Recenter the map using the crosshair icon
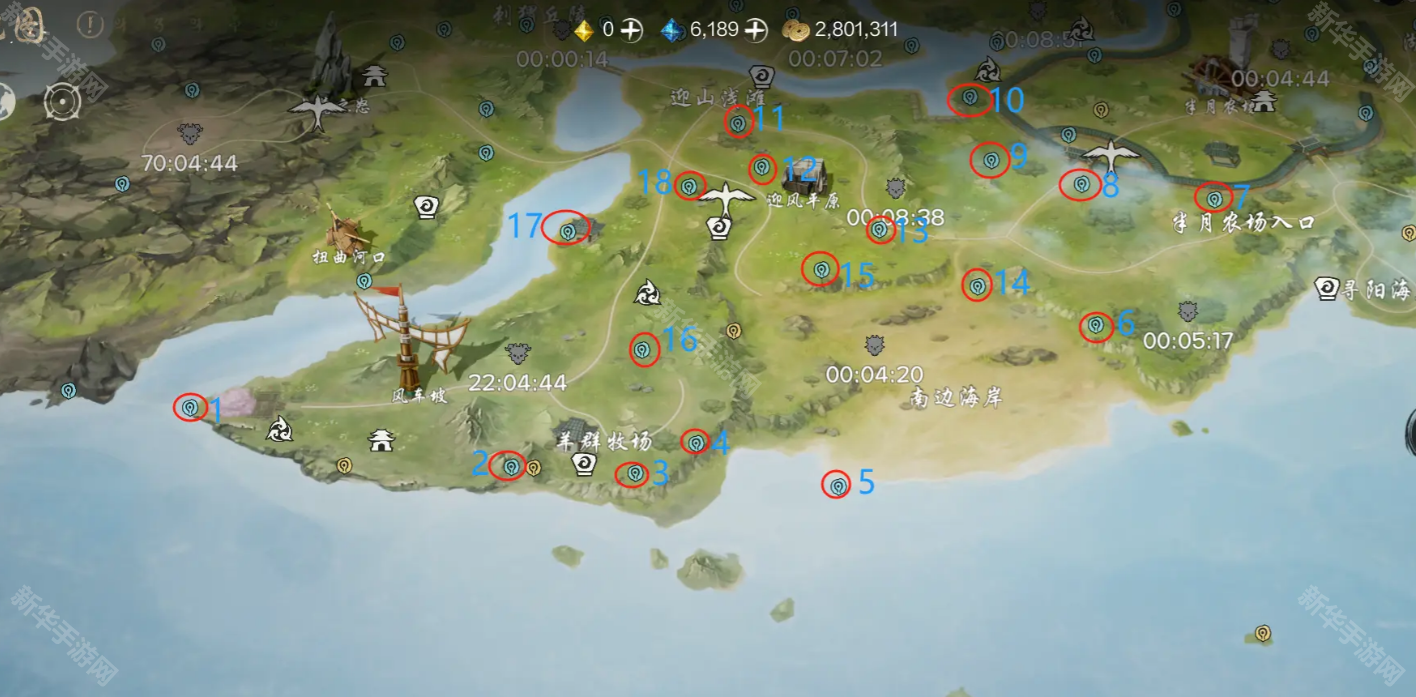 (x=63, y=102)
